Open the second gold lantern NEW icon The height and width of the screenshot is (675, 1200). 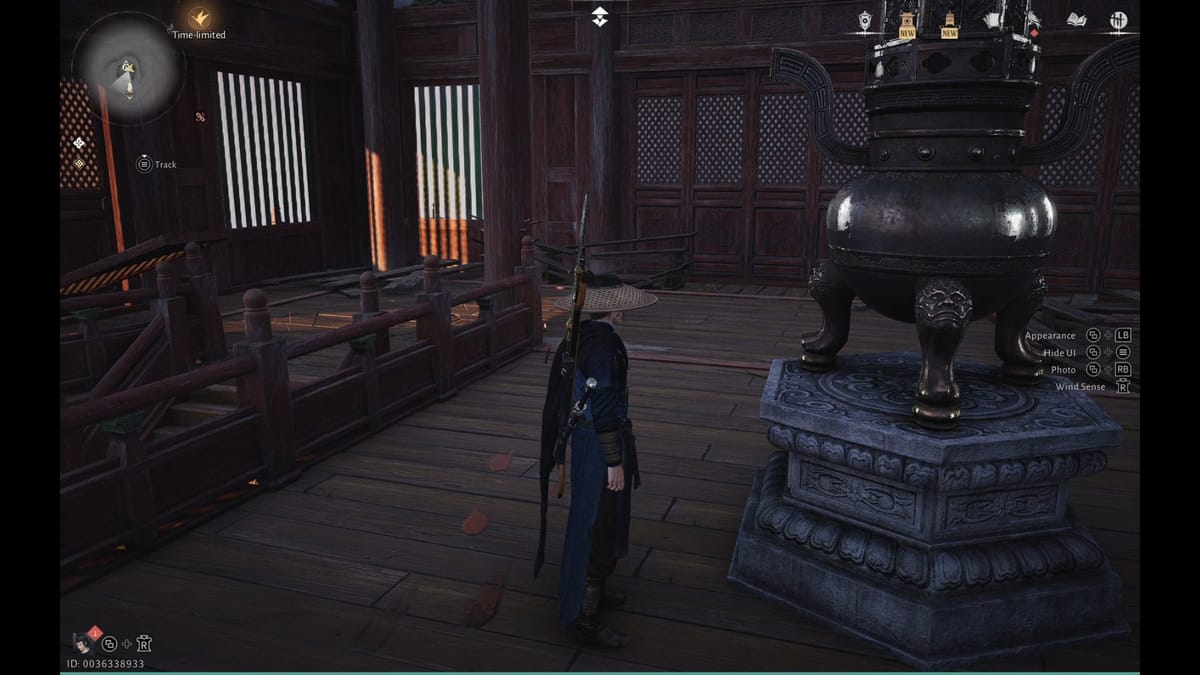949,24
